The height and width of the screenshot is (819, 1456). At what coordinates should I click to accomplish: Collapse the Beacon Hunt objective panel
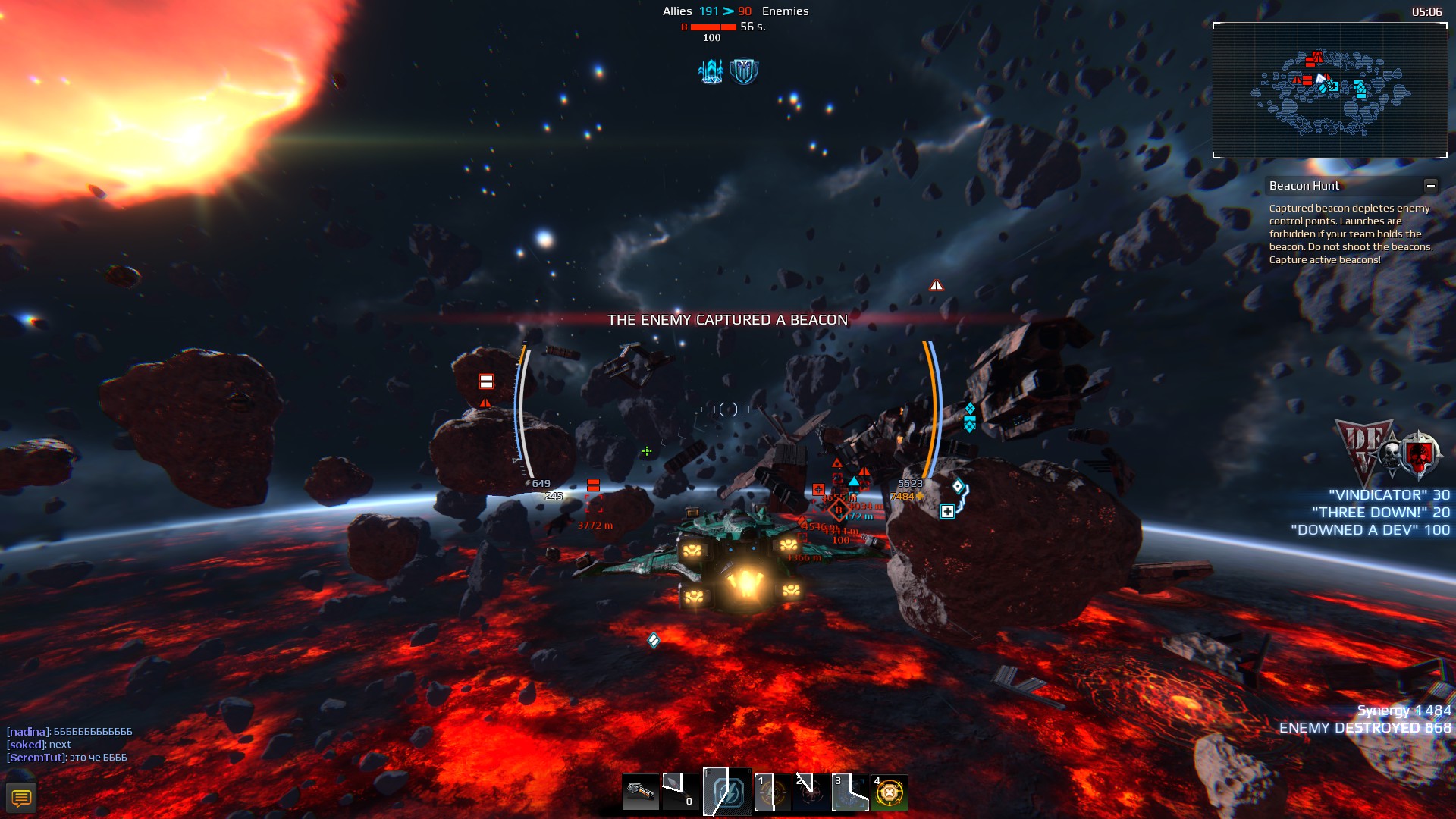pos(1430,186)
